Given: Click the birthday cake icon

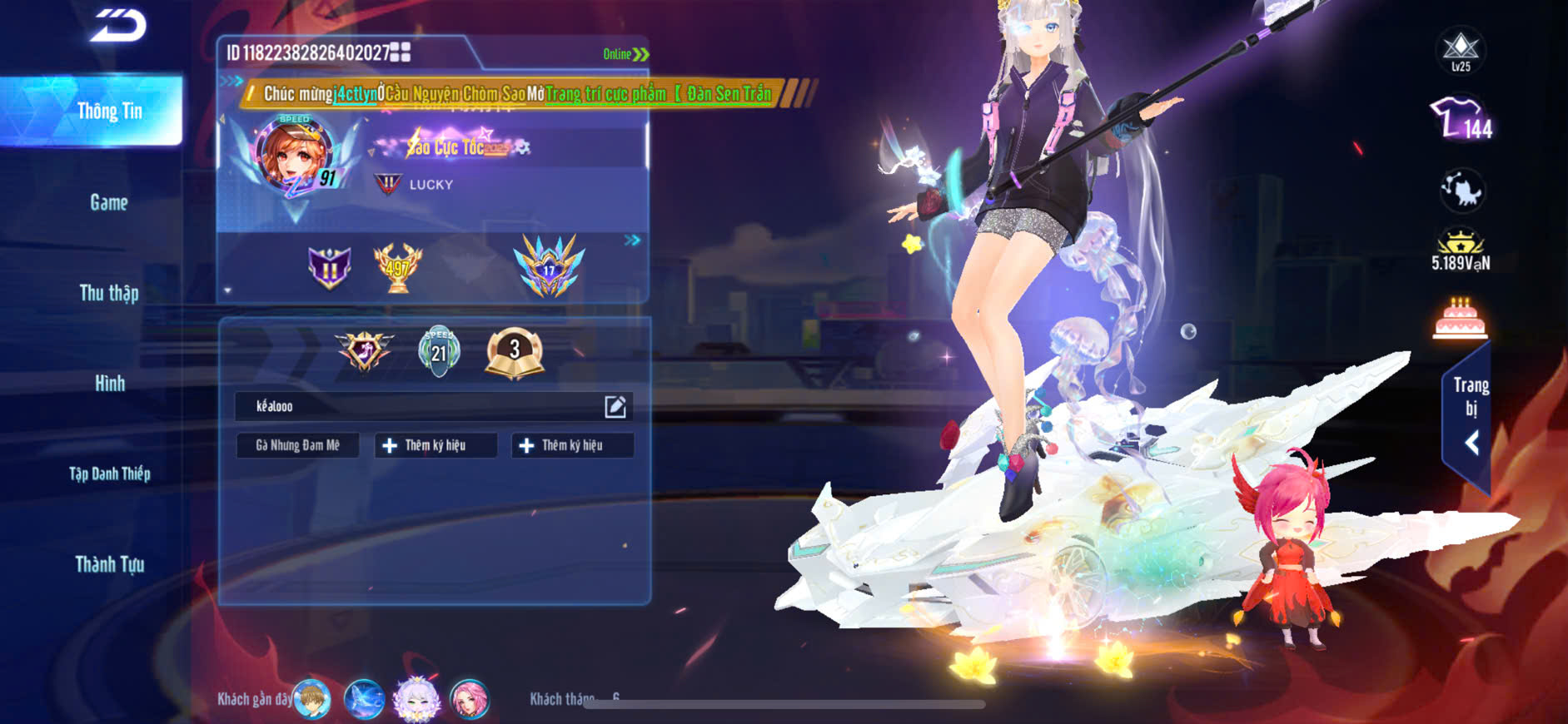Looking at the screenshot, I should (1461, 319).
